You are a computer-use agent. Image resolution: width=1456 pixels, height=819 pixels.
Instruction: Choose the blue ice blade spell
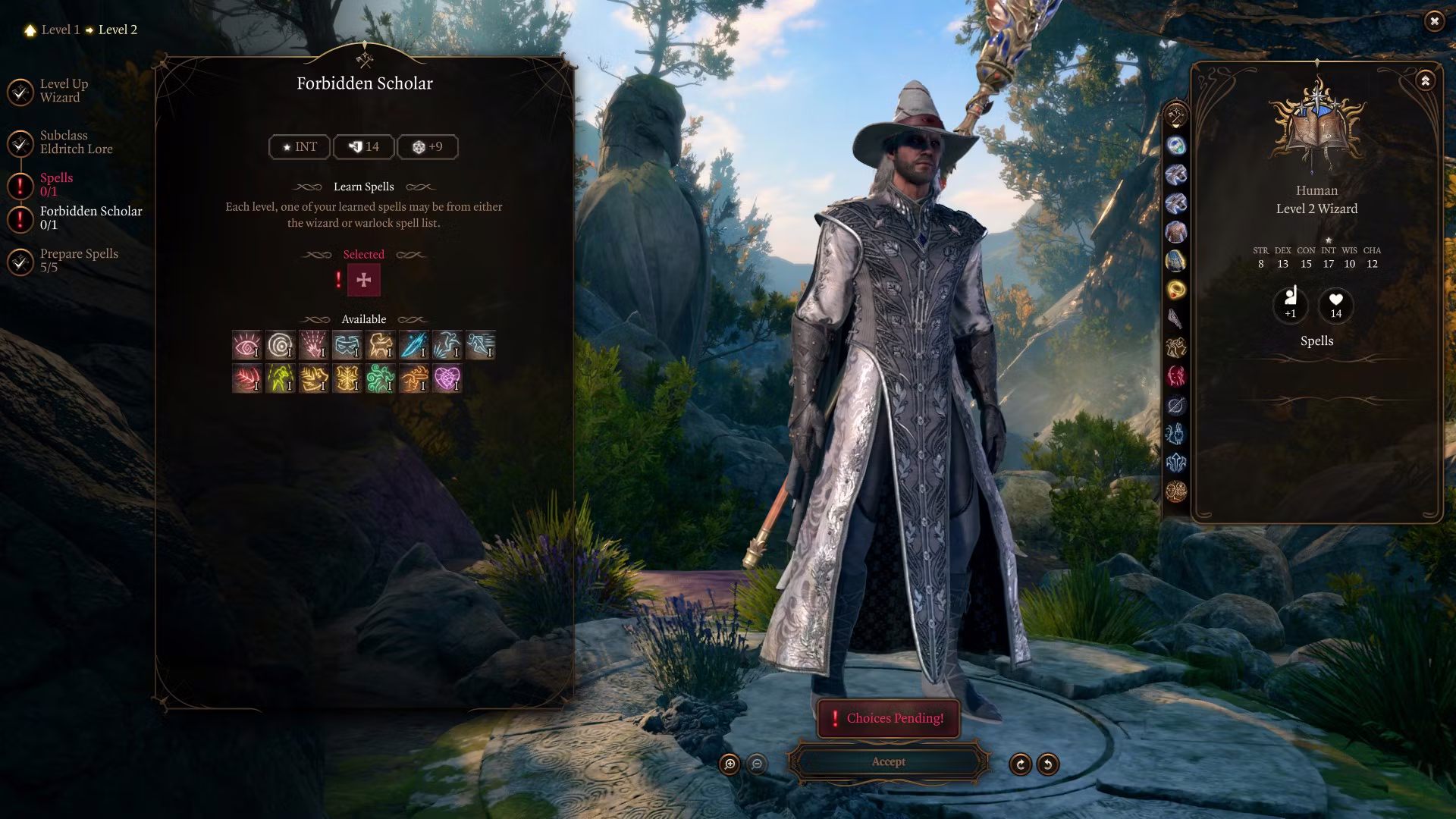(413, 345)
